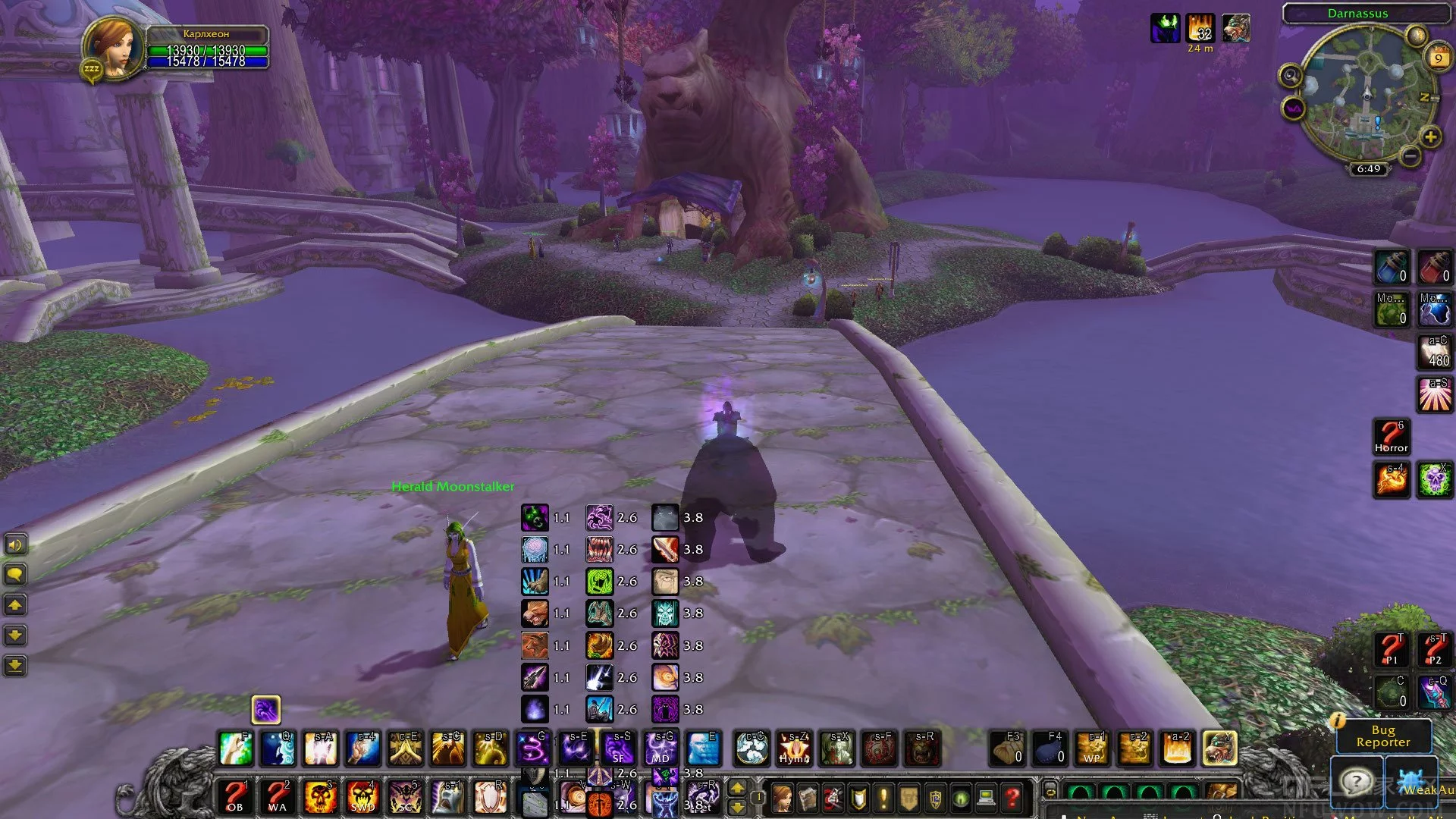Viewport: 1456px width, 819px height.
Task: Zoom in the minimap with the plus button
Action: click(x=1429, y=137)
